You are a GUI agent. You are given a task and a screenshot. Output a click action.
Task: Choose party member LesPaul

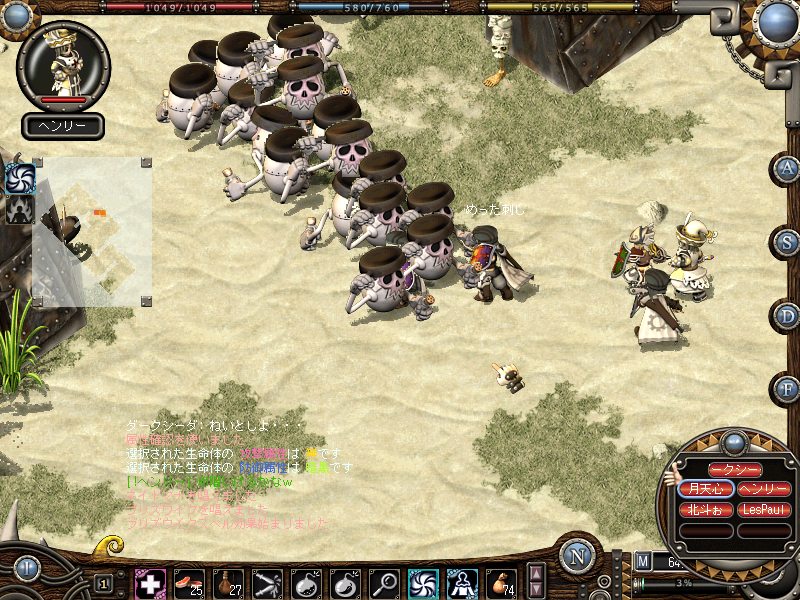click(764, 509)
